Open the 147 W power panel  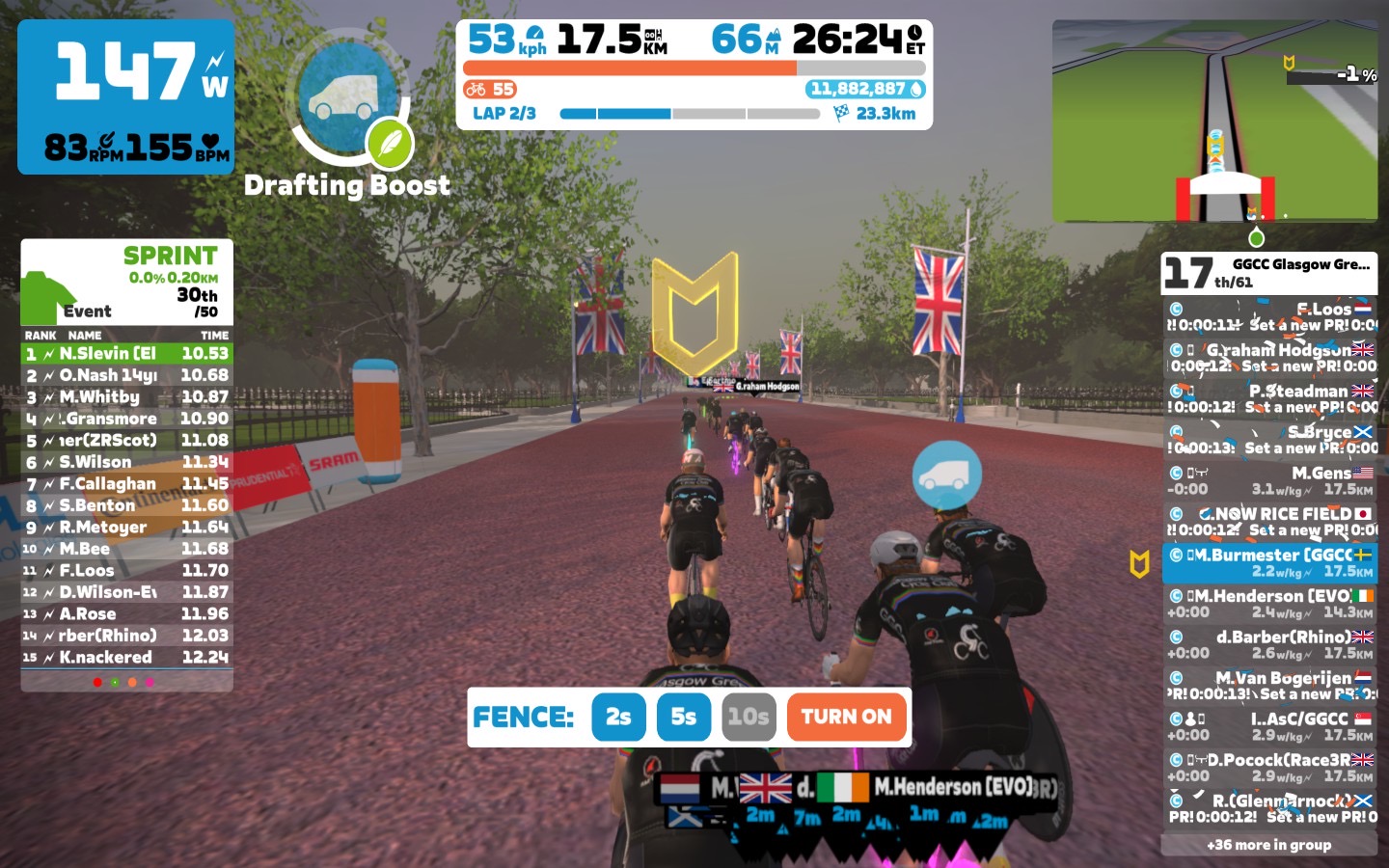tap(125, 96)
